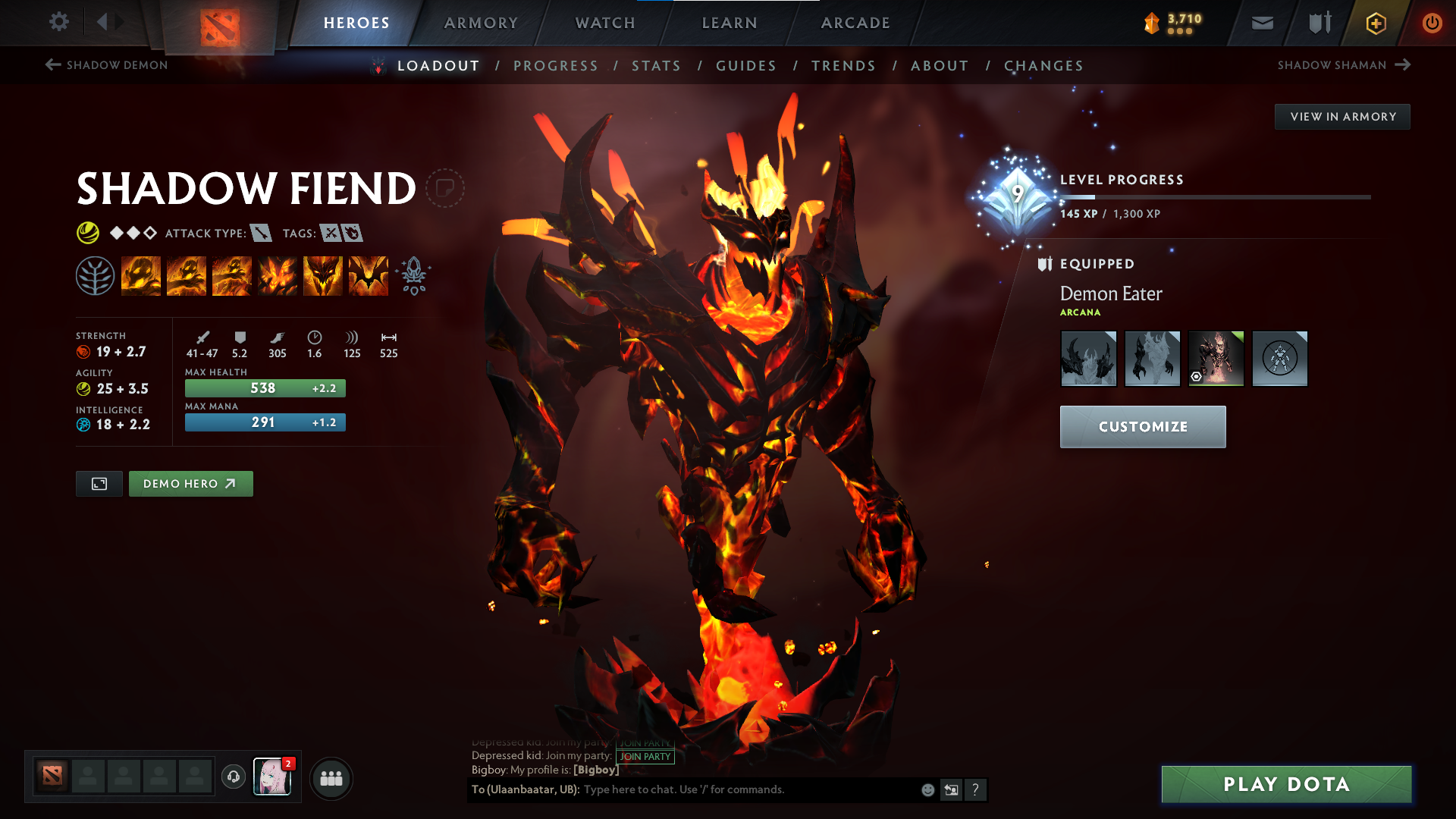This screenshot has height=819, width=1456.
Task: Click the help question mark beside chat
Action: click(x=977, y=790)
